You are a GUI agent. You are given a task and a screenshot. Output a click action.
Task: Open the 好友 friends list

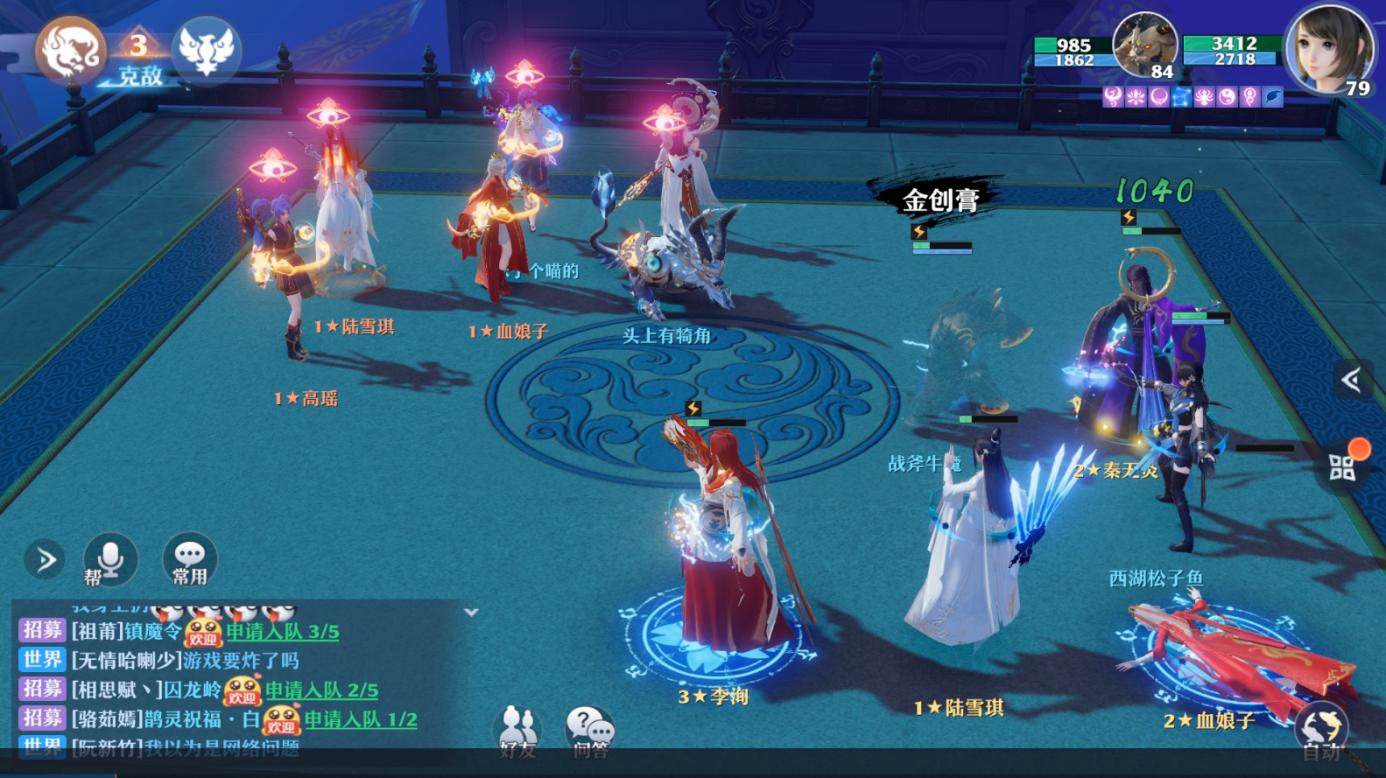[x=517, y=731]
